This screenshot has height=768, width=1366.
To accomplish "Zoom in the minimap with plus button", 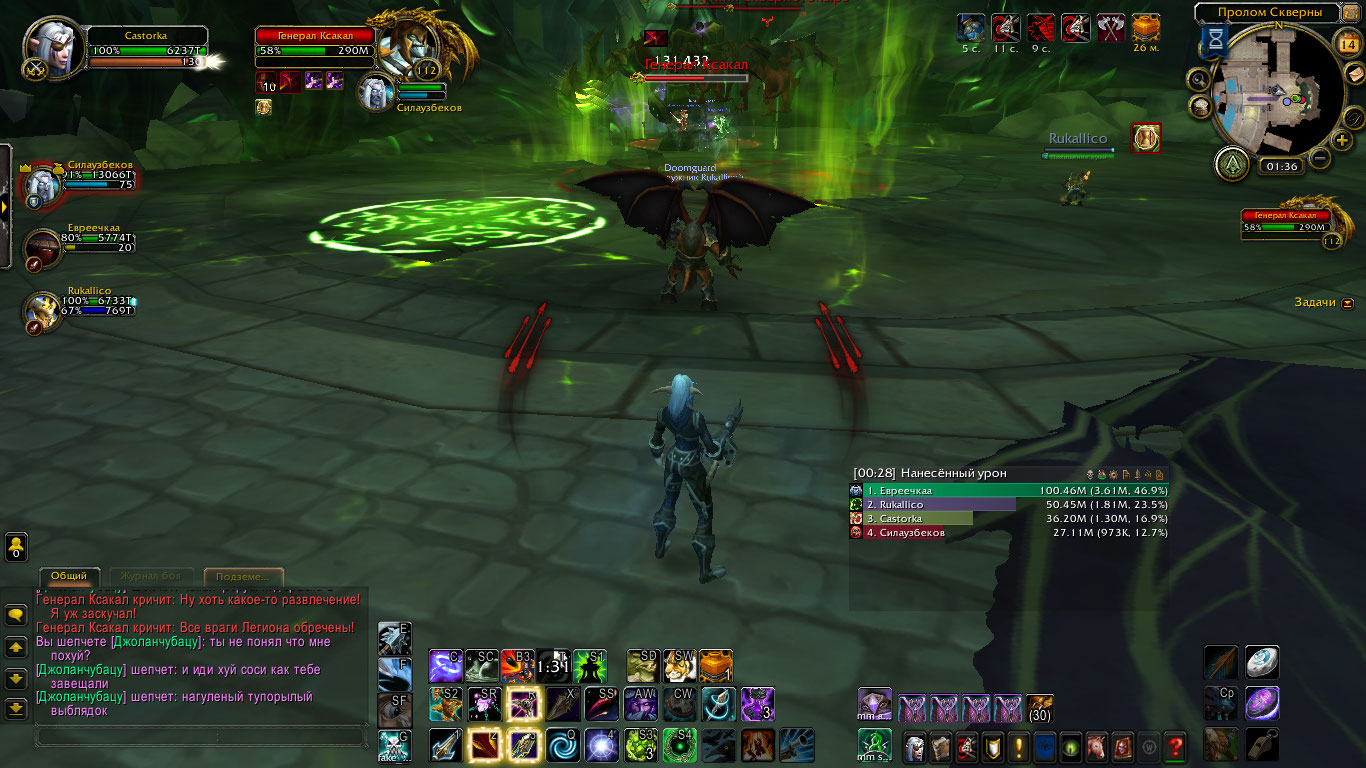I will (x=1342, y=140).
